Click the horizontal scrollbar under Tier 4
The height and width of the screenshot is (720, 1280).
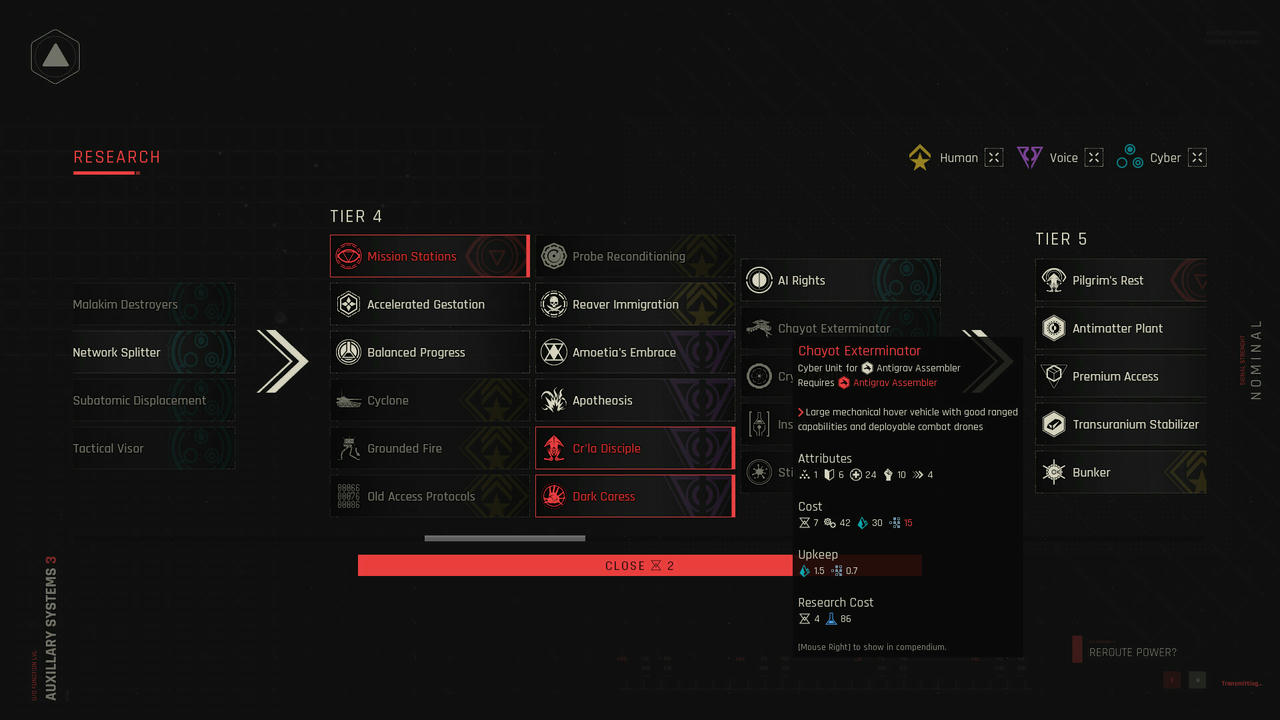[x=504, y=538]
